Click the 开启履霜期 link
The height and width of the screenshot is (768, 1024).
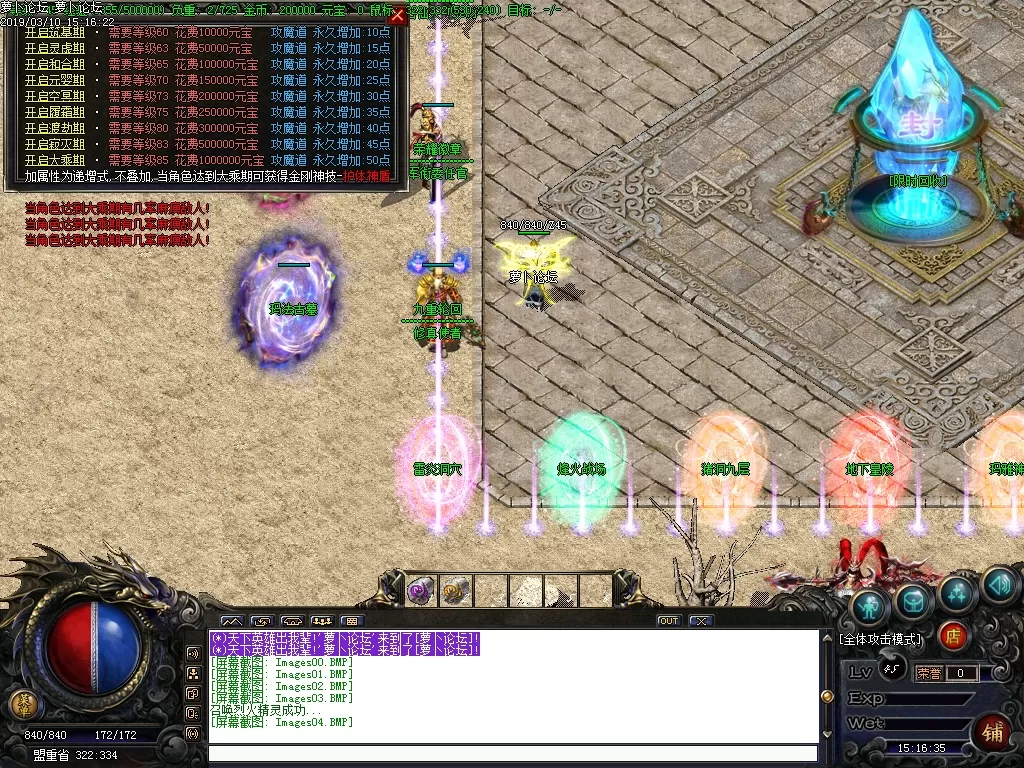pos(57,112)
